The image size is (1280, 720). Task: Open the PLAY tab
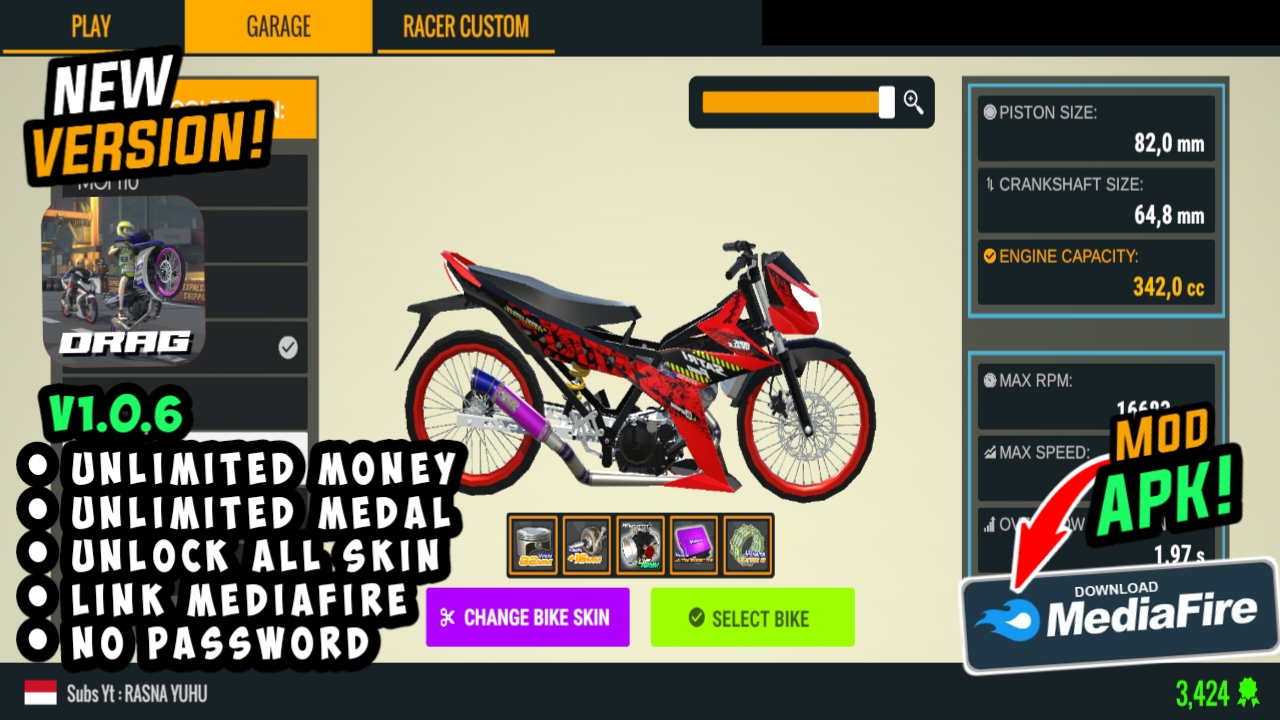pyautogui.click(x=90, y=27)
